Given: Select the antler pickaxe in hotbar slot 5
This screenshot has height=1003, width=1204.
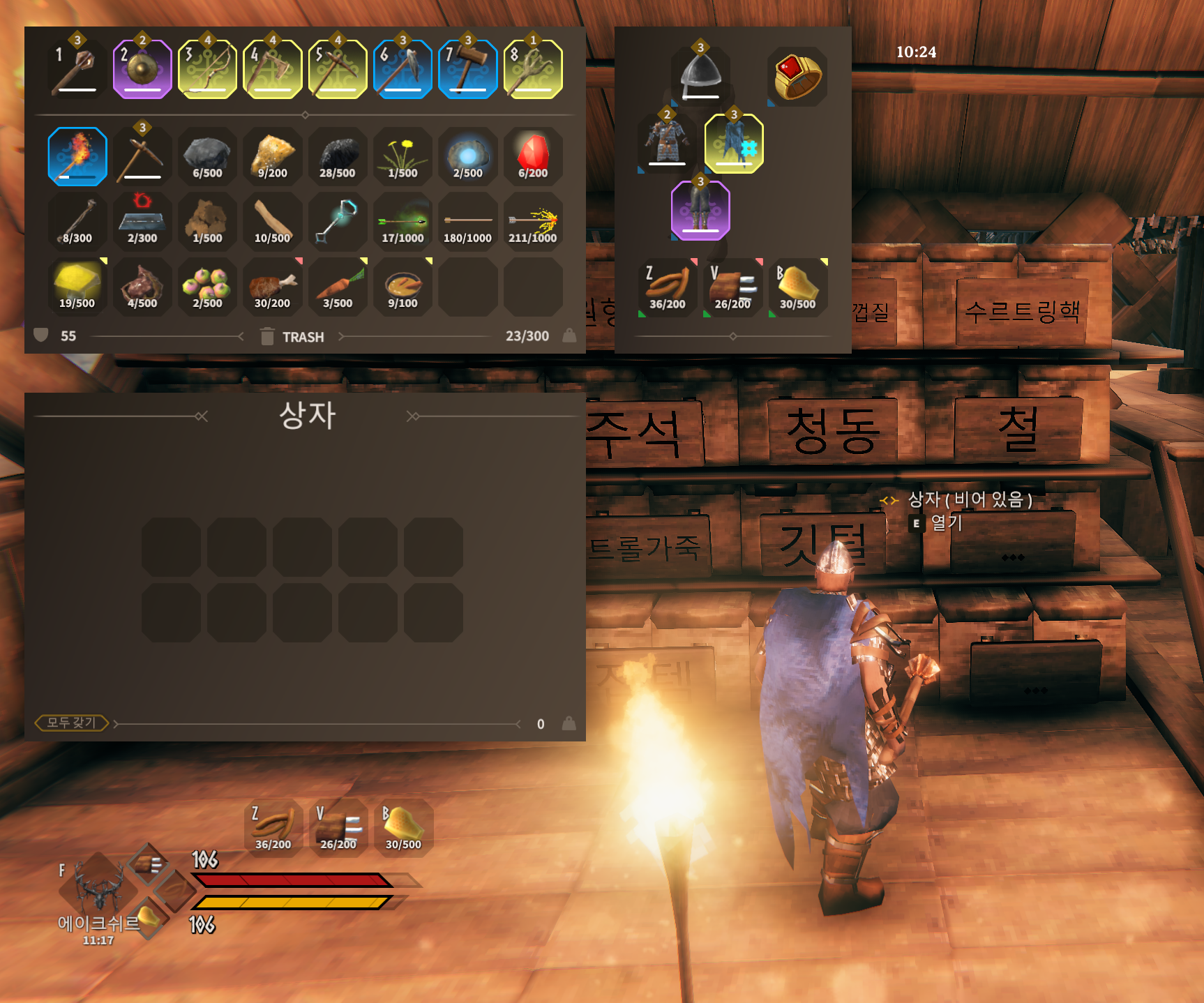Looking at the screenshot, I should [x=338, y=70].
